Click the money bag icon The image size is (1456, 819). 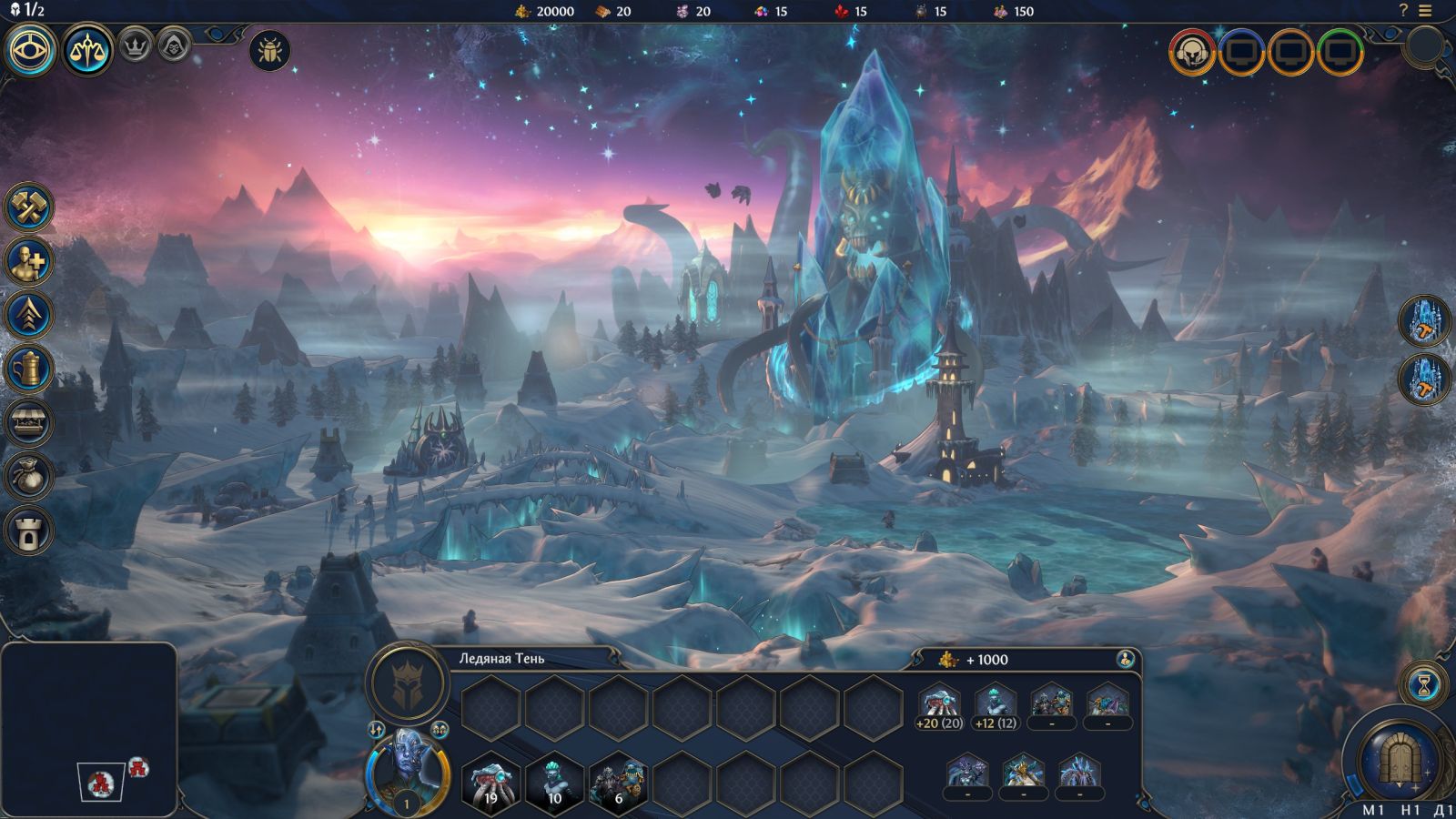[x=29, y=477]
